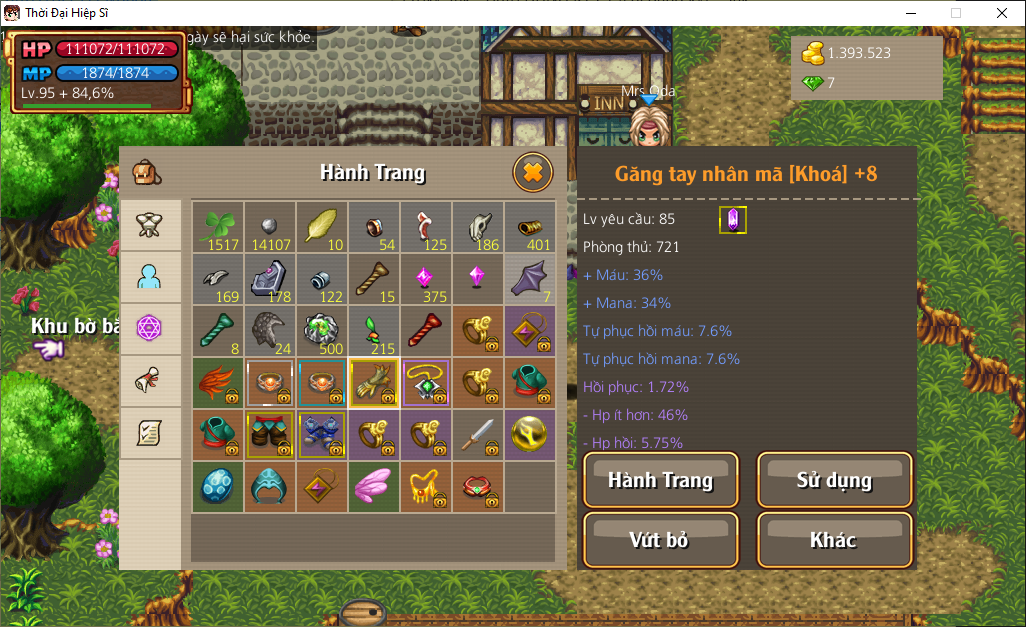The width and height of the screenshot is (1026, 627).
Task: Open the checklist paper tab
Action: tap(150, 433)
